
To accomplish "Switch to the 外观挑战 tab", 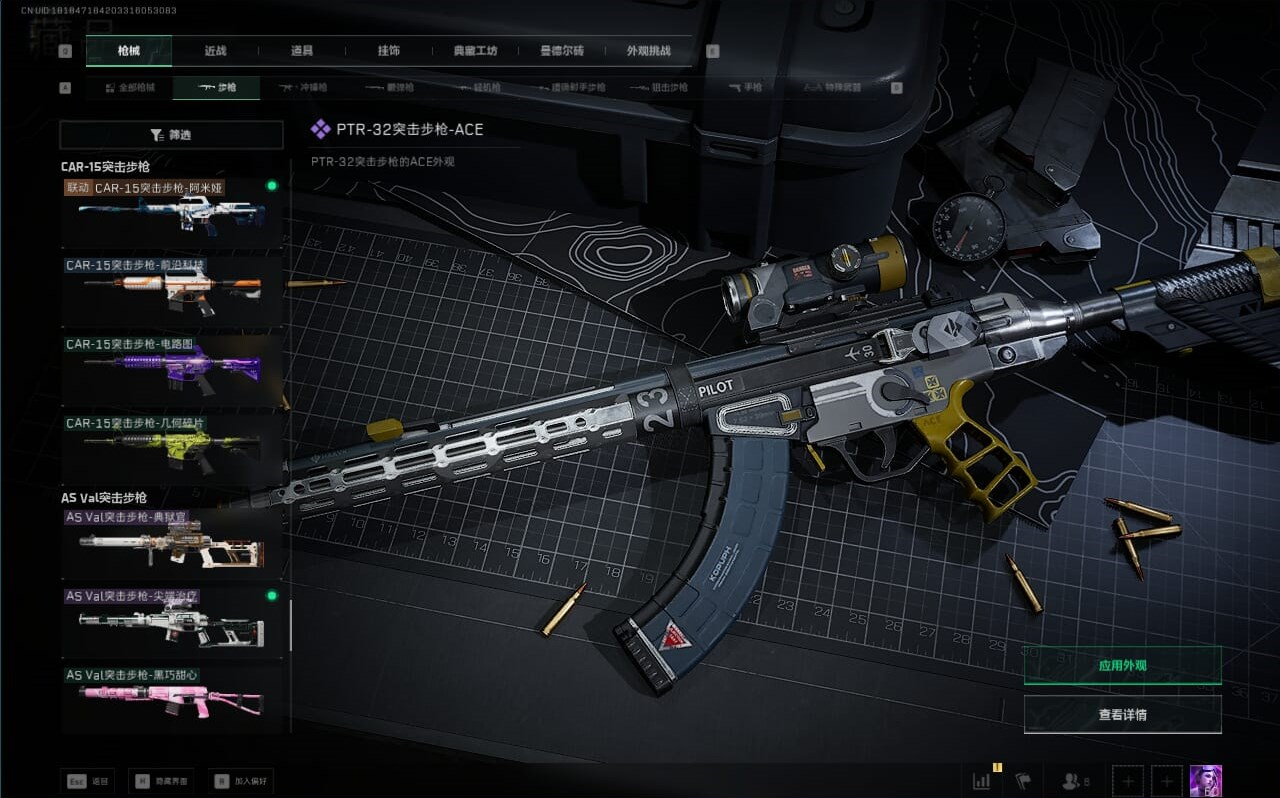I will (648, 51).
